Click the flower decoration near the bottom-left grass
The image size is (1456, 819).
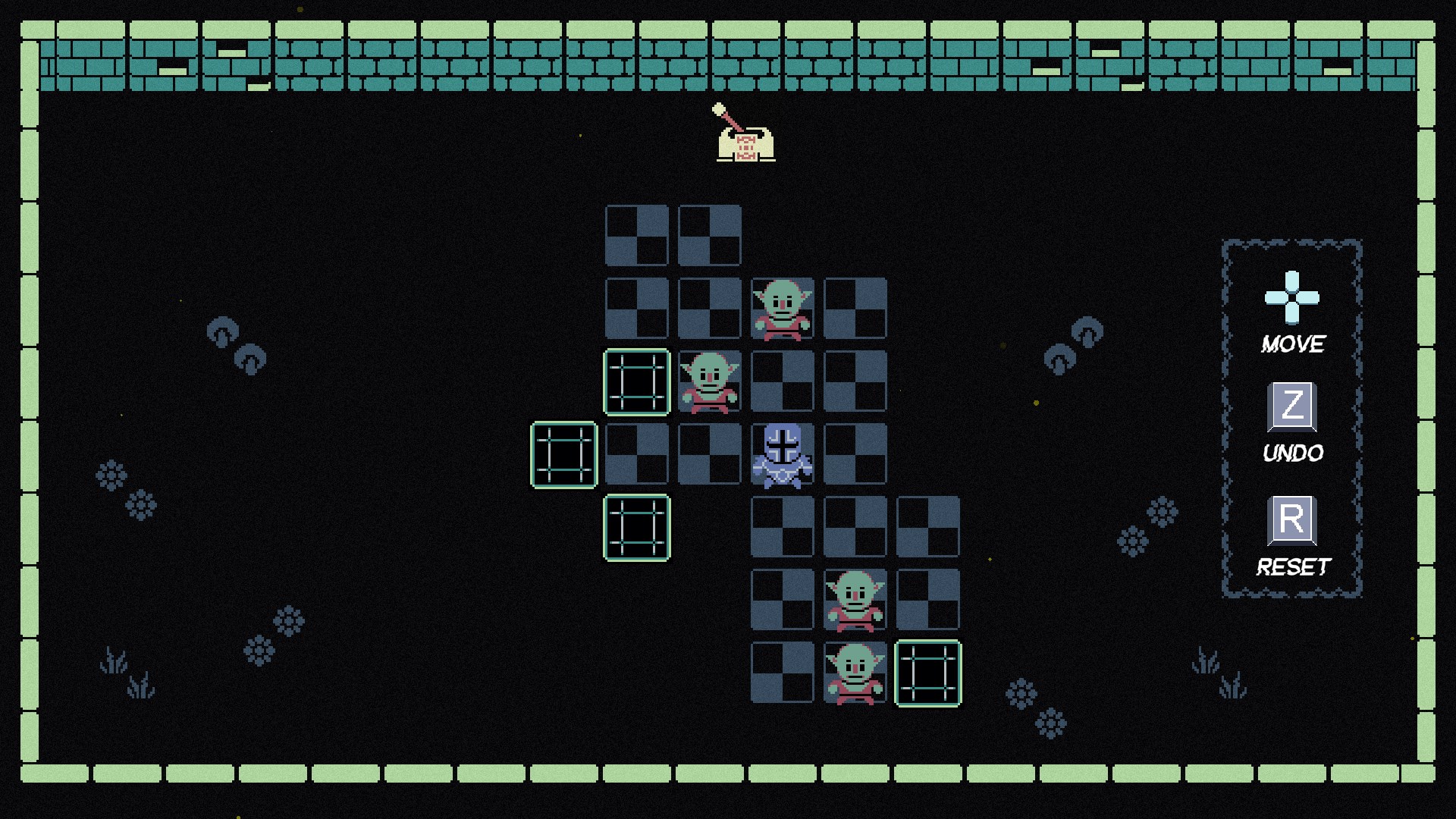(261, 652)
